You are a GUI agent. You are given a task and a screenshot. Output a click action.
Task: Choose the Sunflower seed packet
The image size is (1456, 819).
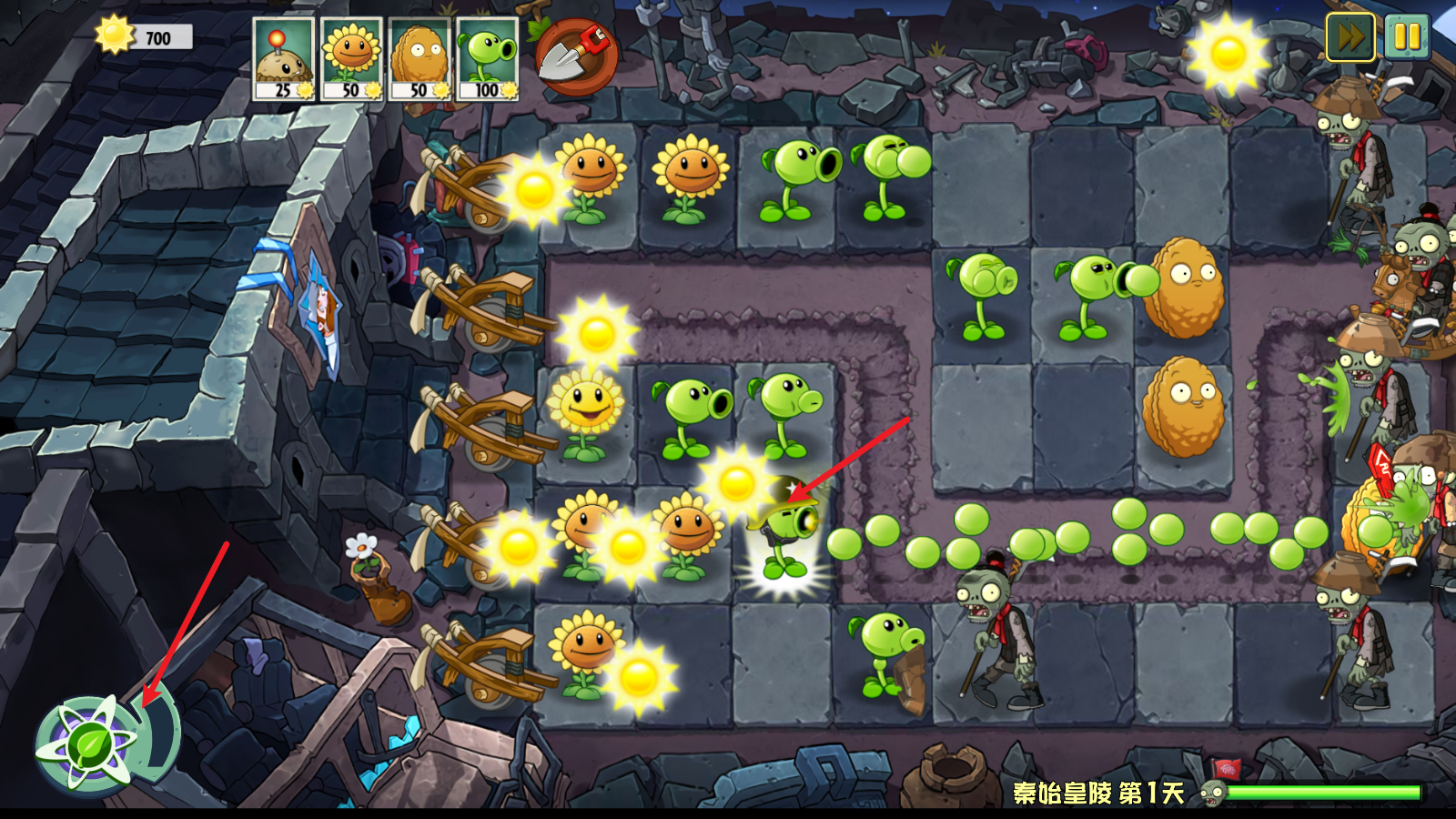[x=351, y=58]
